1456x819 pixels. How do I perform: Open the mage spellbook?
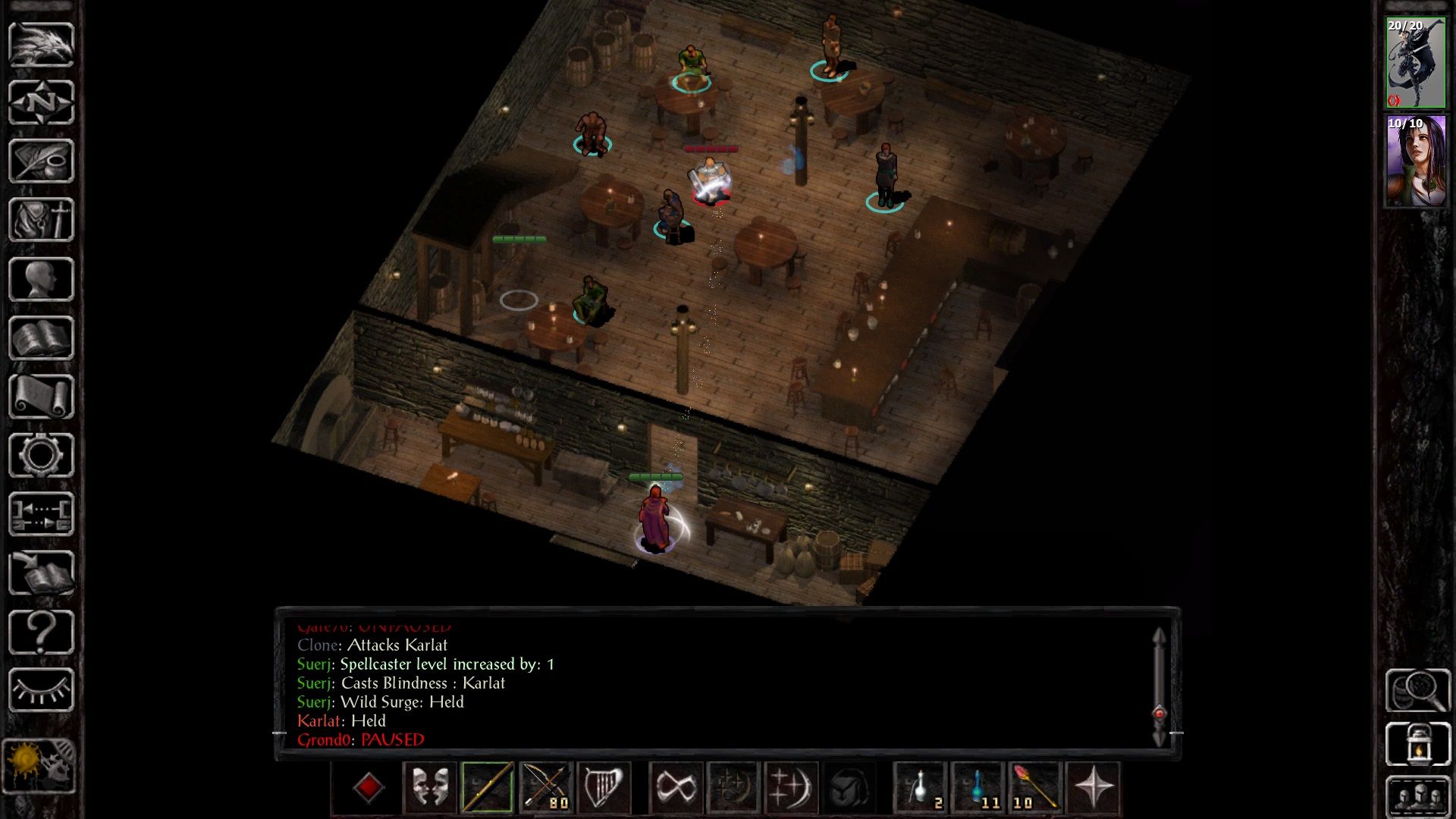41,337
